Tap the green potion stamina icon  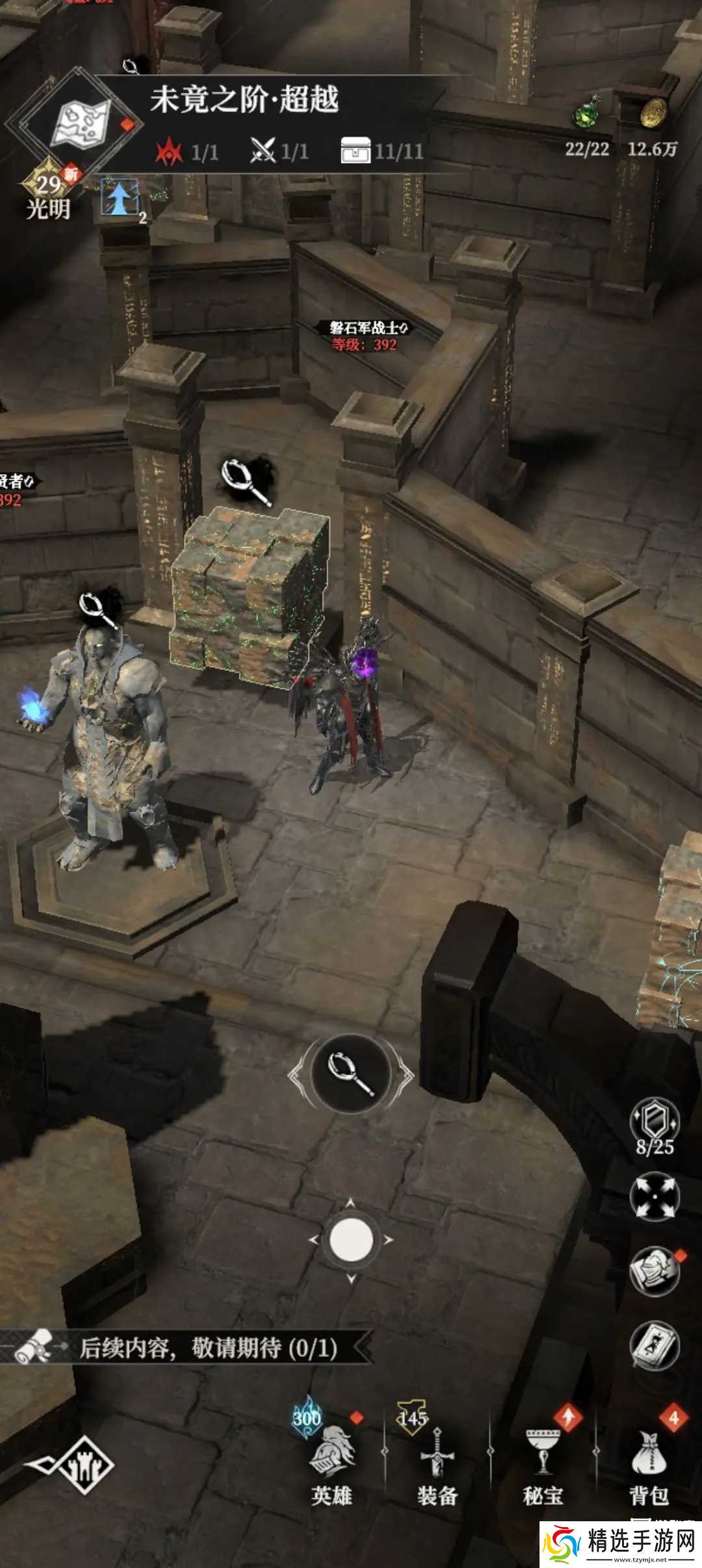[588, 112]
